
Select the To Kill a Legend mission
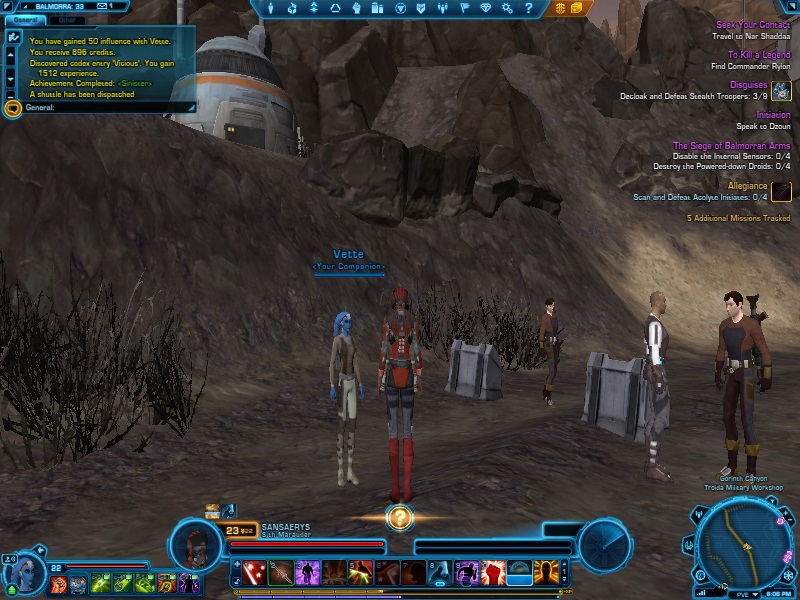pos(759,55)
